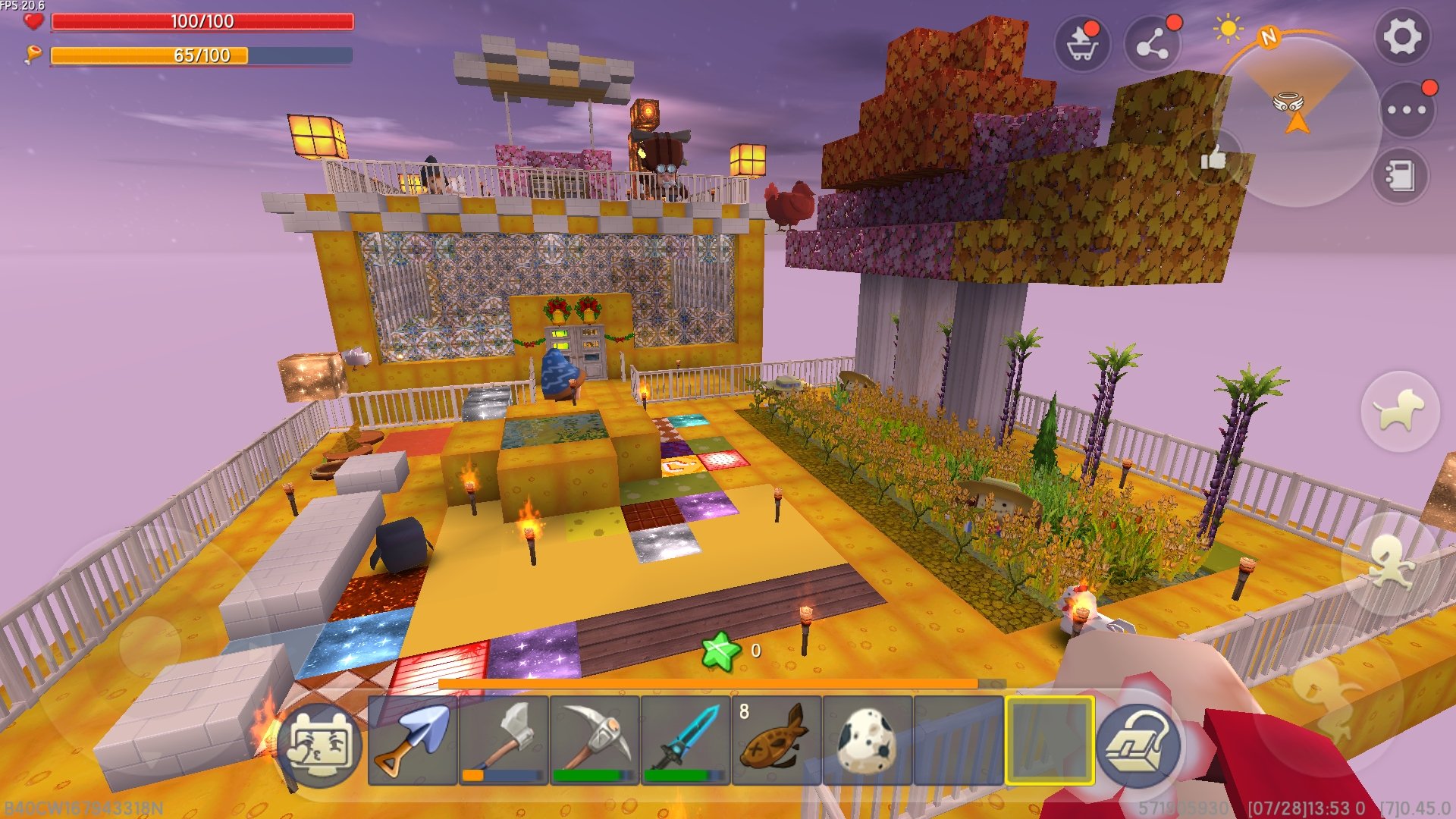The image size is (1456, 819).
Task: Tap the pet mount button
Action: [x=1400, y=412]
